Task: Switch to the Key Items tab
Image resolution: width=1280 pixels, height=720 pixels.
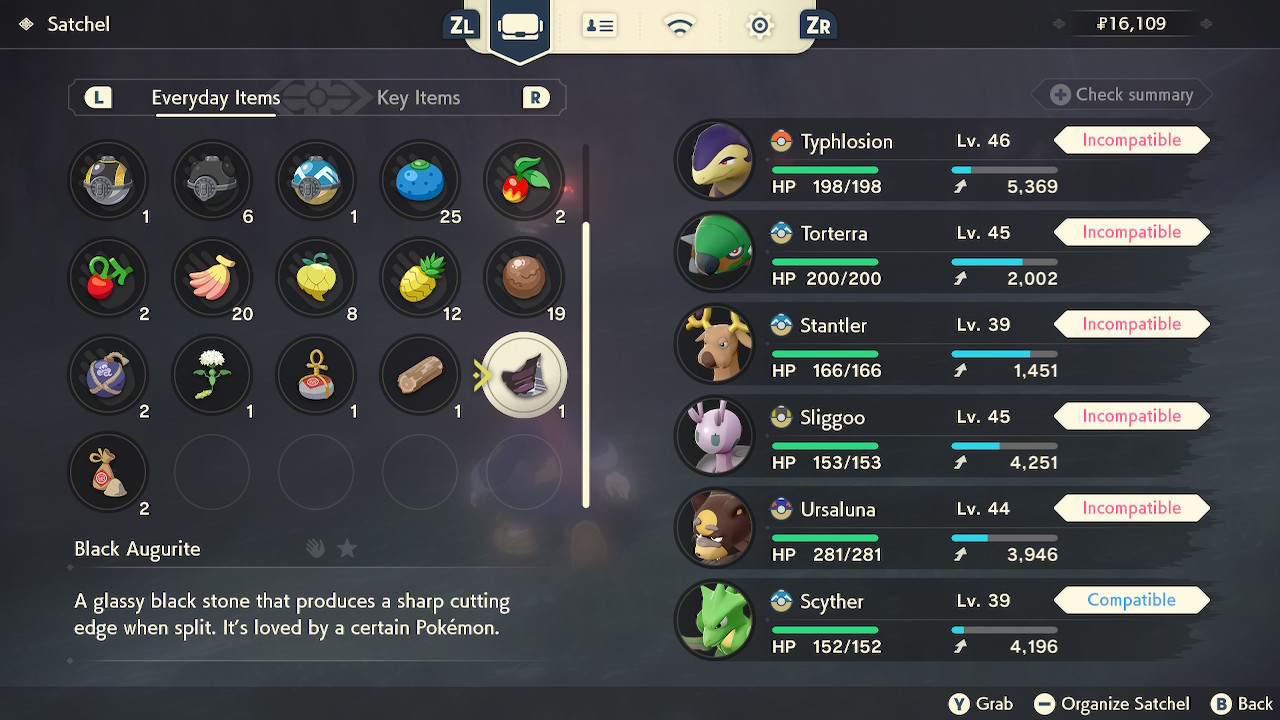Action: 418,98
